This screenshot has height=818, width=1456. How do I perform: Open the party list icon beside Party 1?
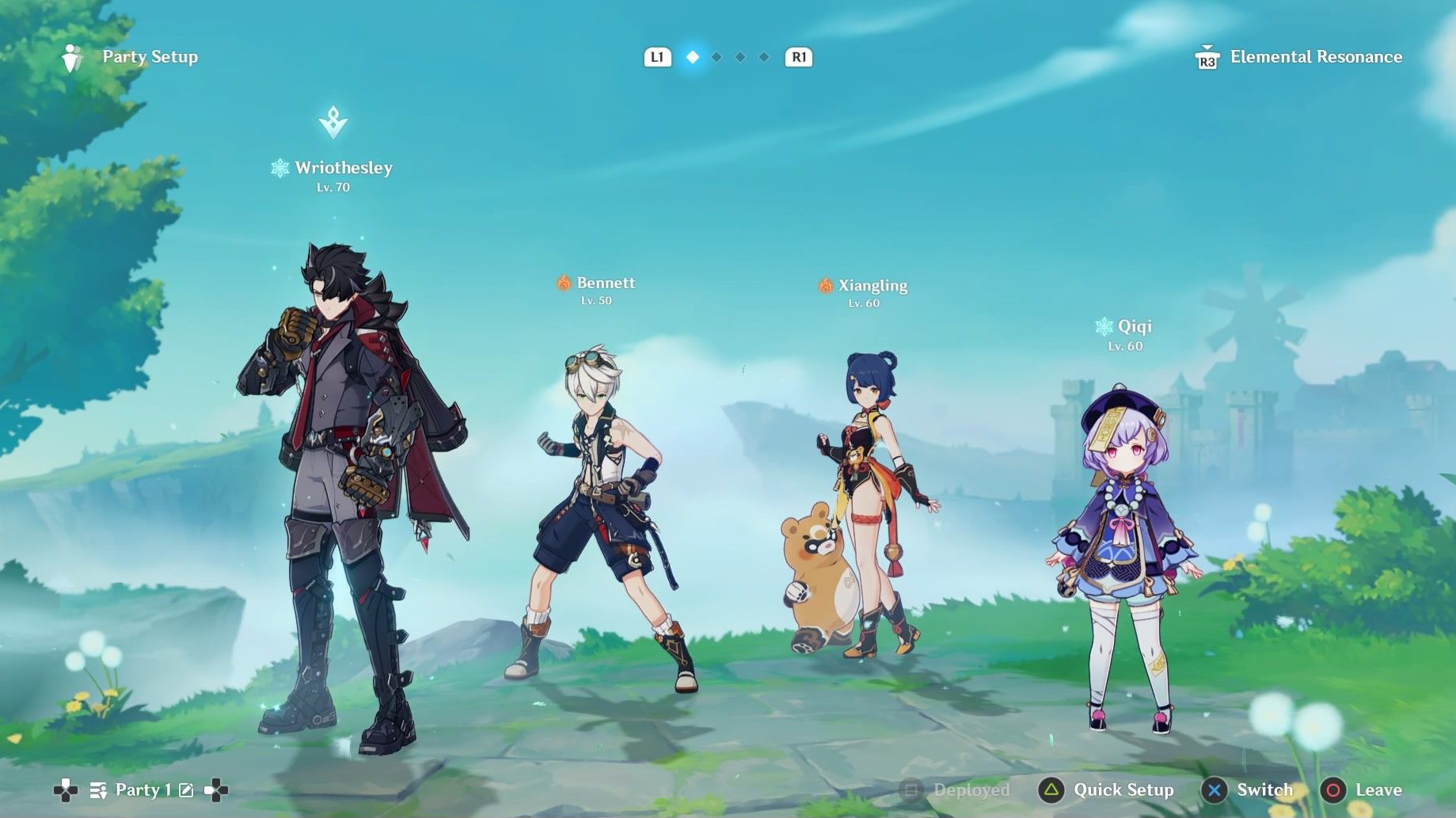click(x=98, y=789)
